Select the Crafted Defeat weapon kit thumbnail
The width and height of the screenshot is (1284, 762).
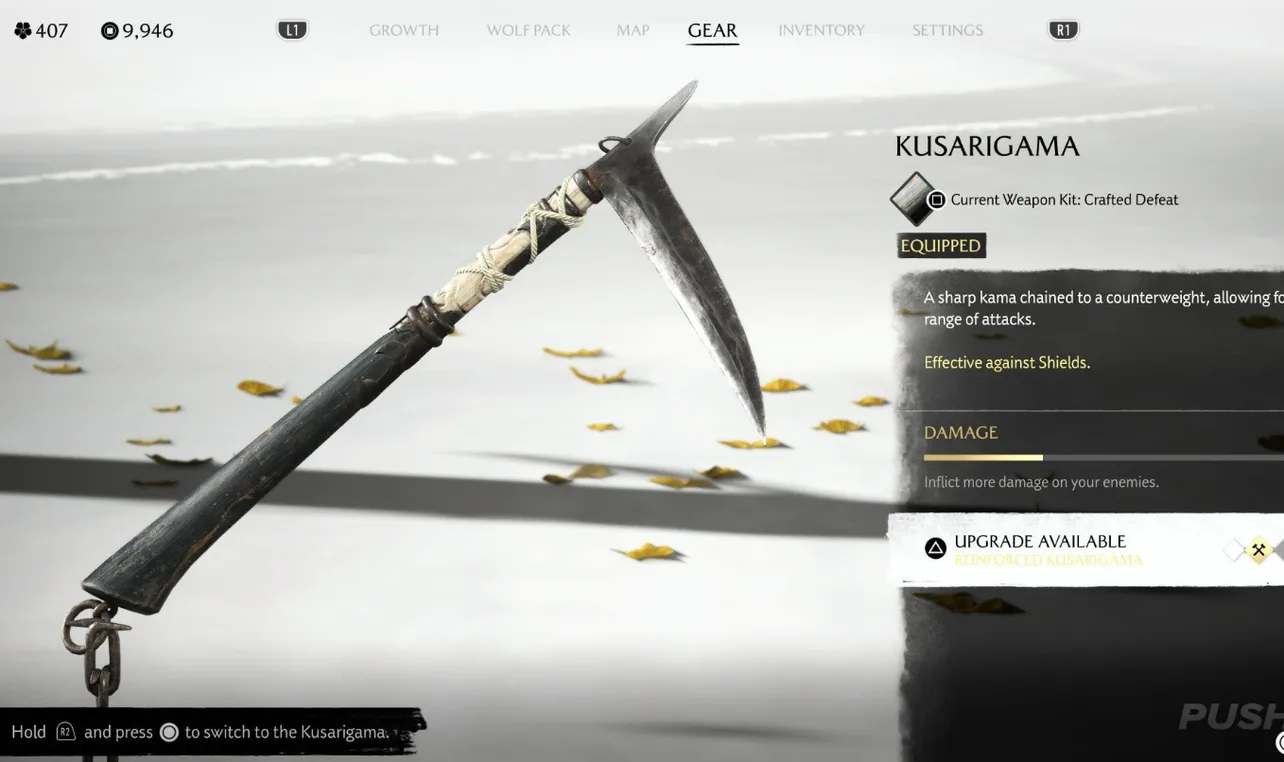pos(914,199)
